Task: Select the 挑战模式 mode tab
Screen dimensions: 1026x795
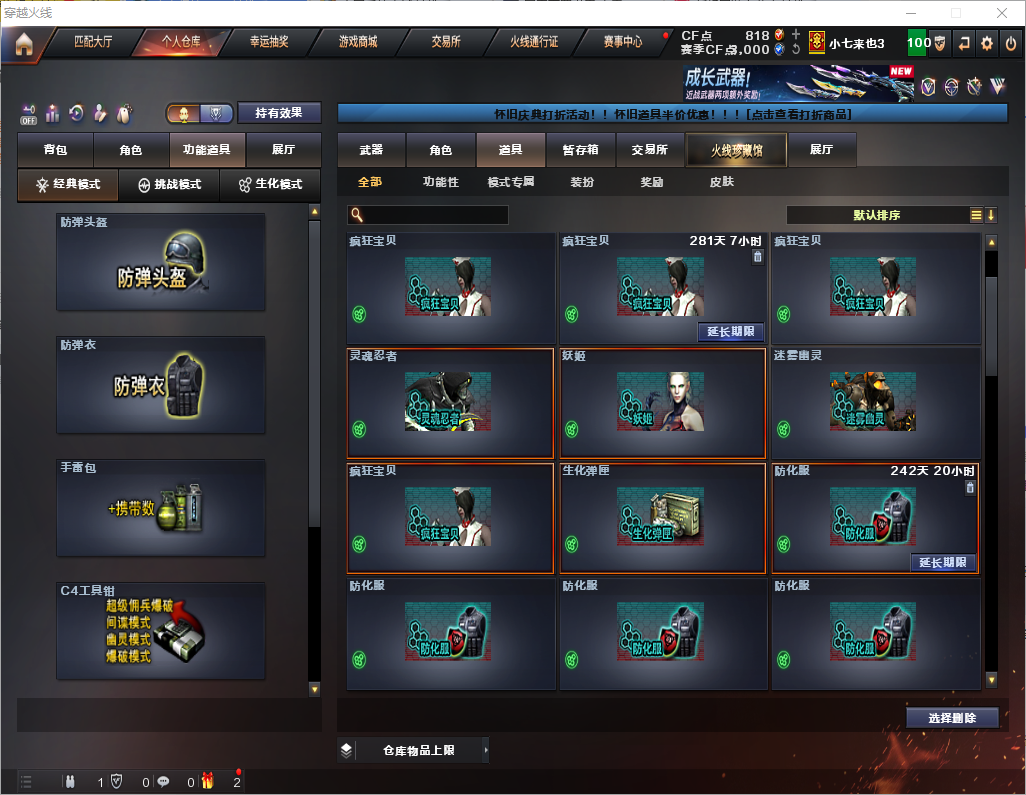Action: (168, 185)
